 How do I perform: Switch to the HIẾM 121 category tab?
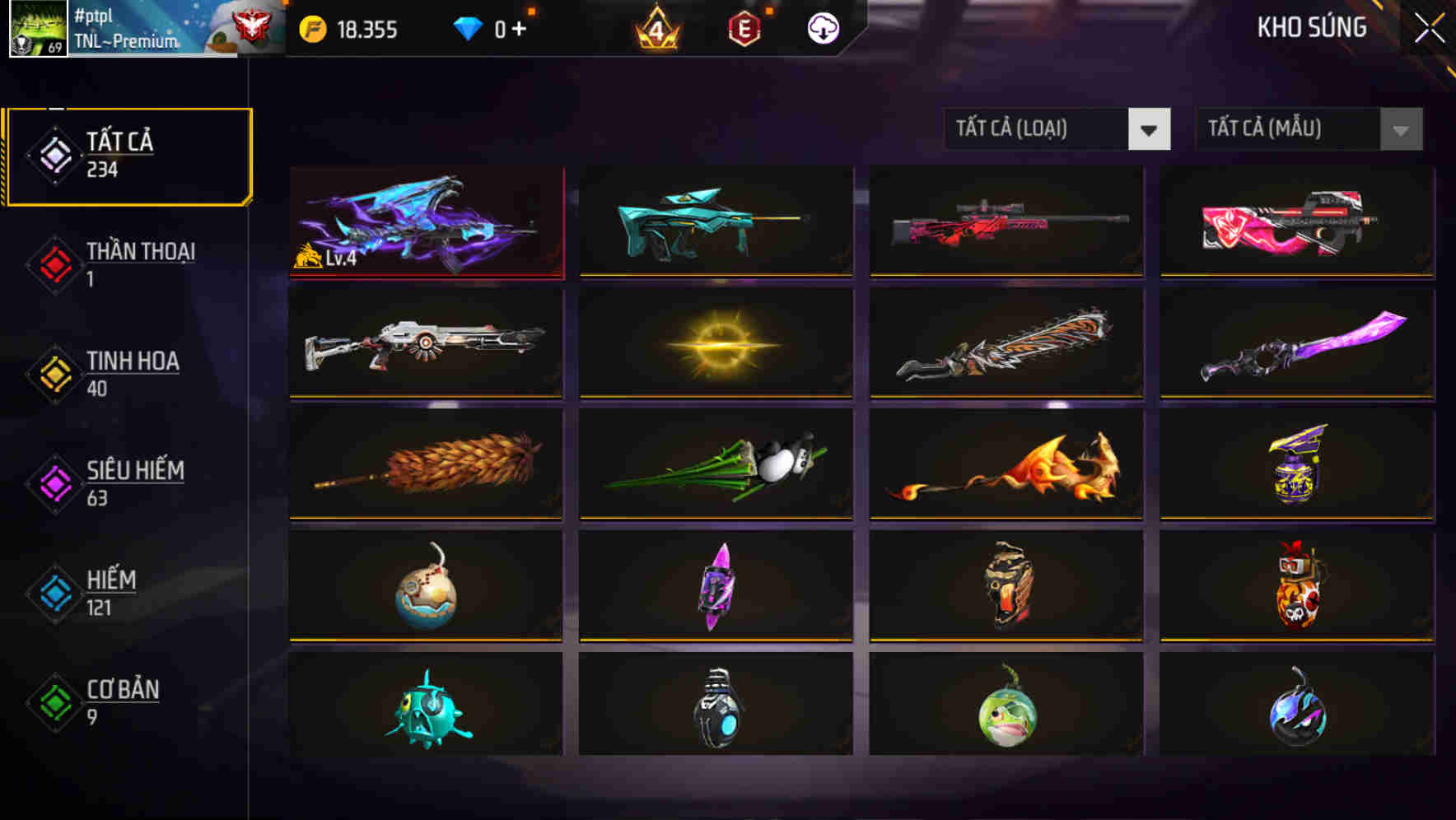(124, 591)
